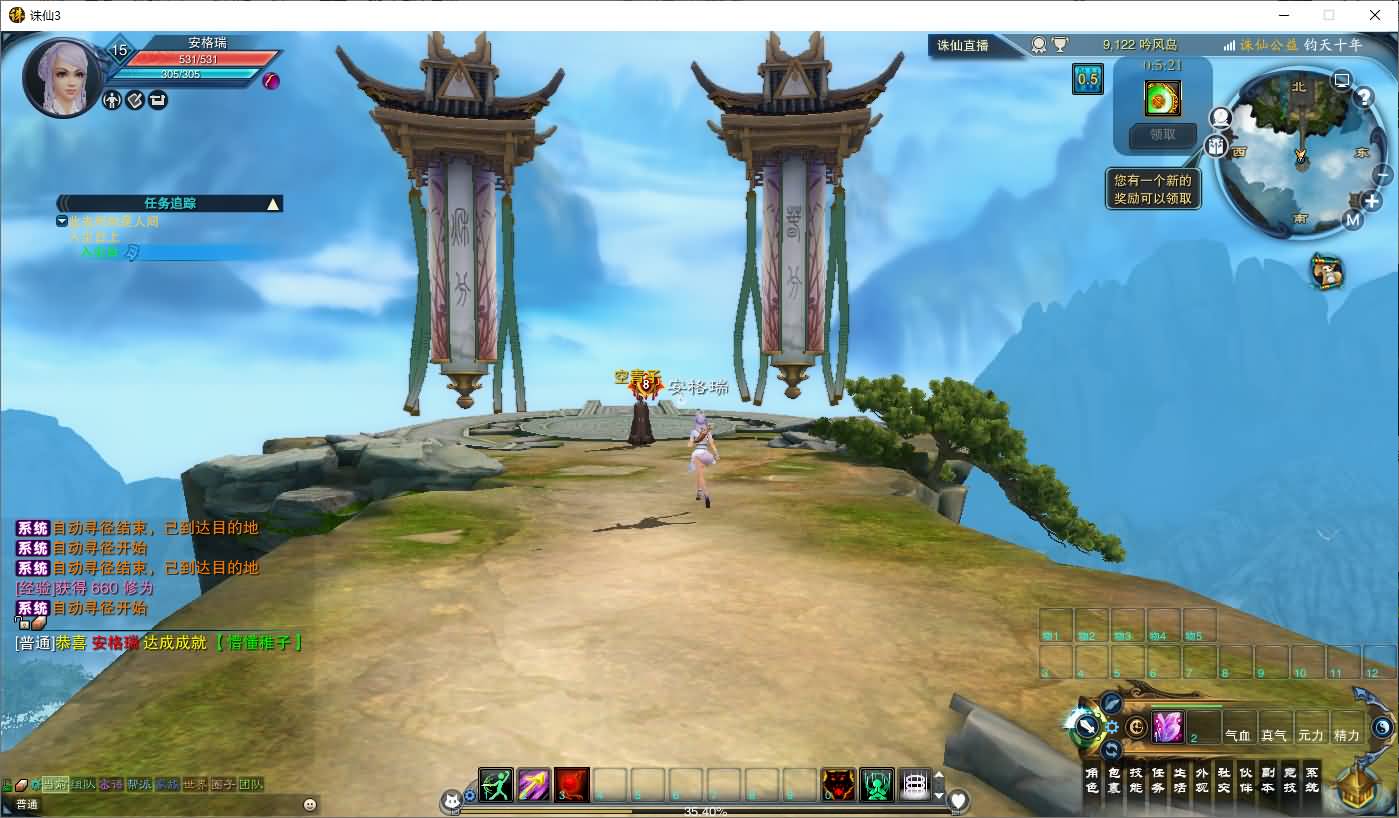Click the minimap question mark help icon
The height and width of the screenshot is (818, 1399).
coord(1363,97)
